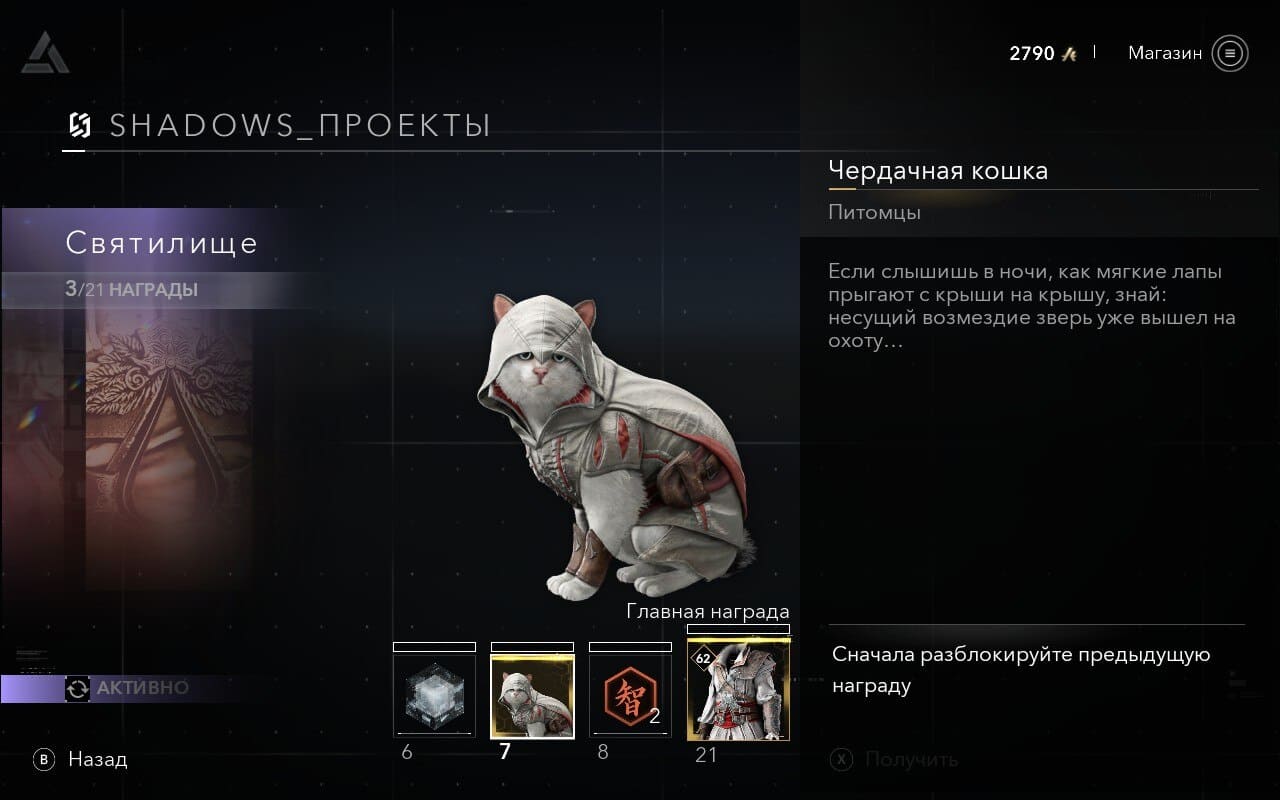This screenshot has height=800, width=1280.
Task: Click the Animus logo in the corner
Action: click(44, 54)
